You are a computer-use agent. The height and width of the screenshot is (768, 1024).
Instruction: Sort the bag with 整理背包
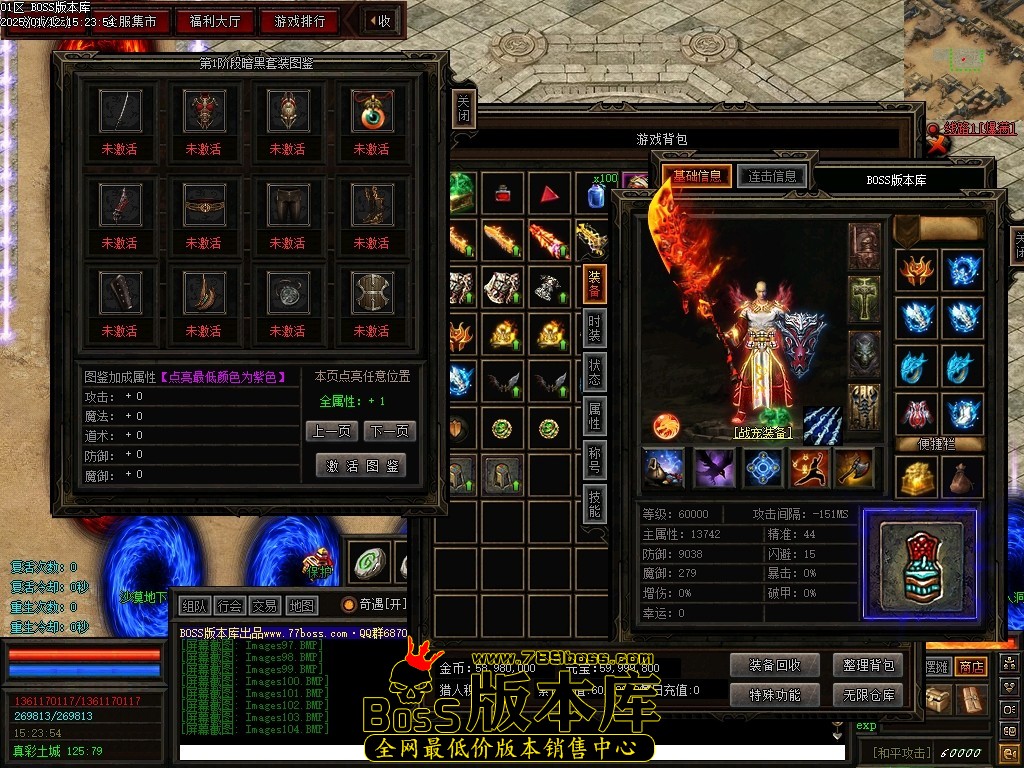[868, 665]
